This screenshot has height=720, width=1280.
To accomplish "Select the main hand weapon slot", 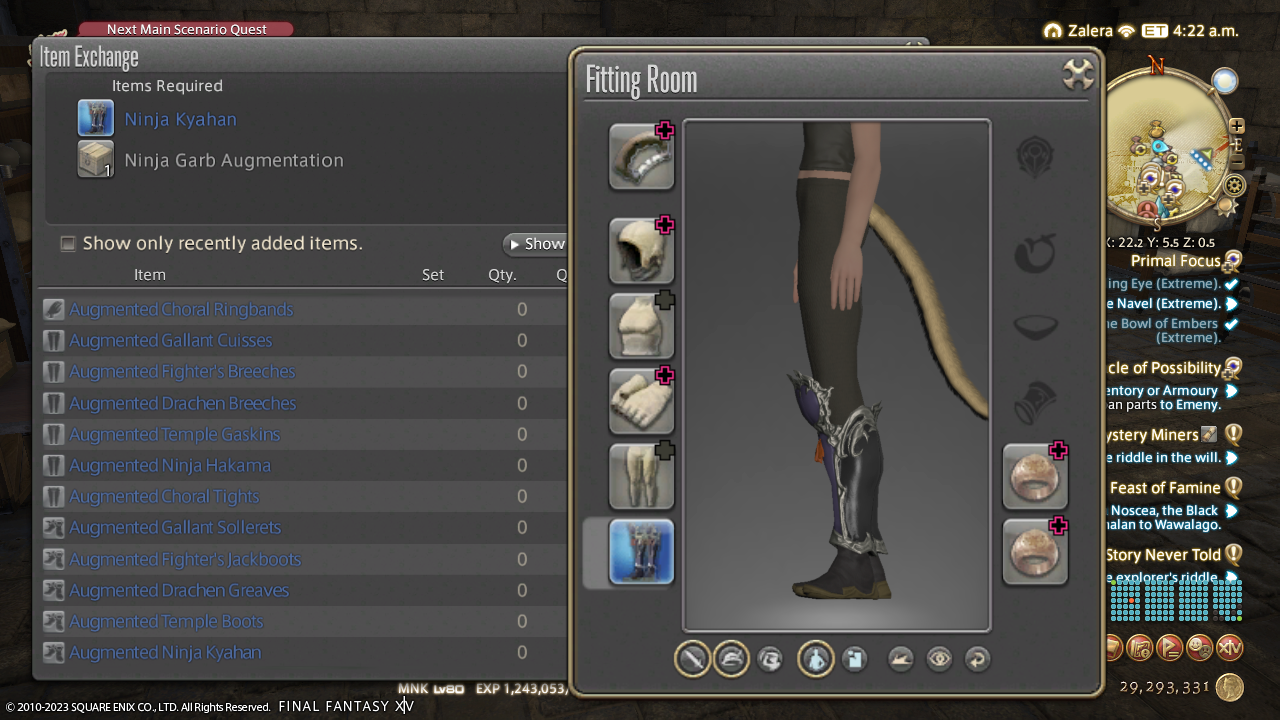I will coord(641,157).
